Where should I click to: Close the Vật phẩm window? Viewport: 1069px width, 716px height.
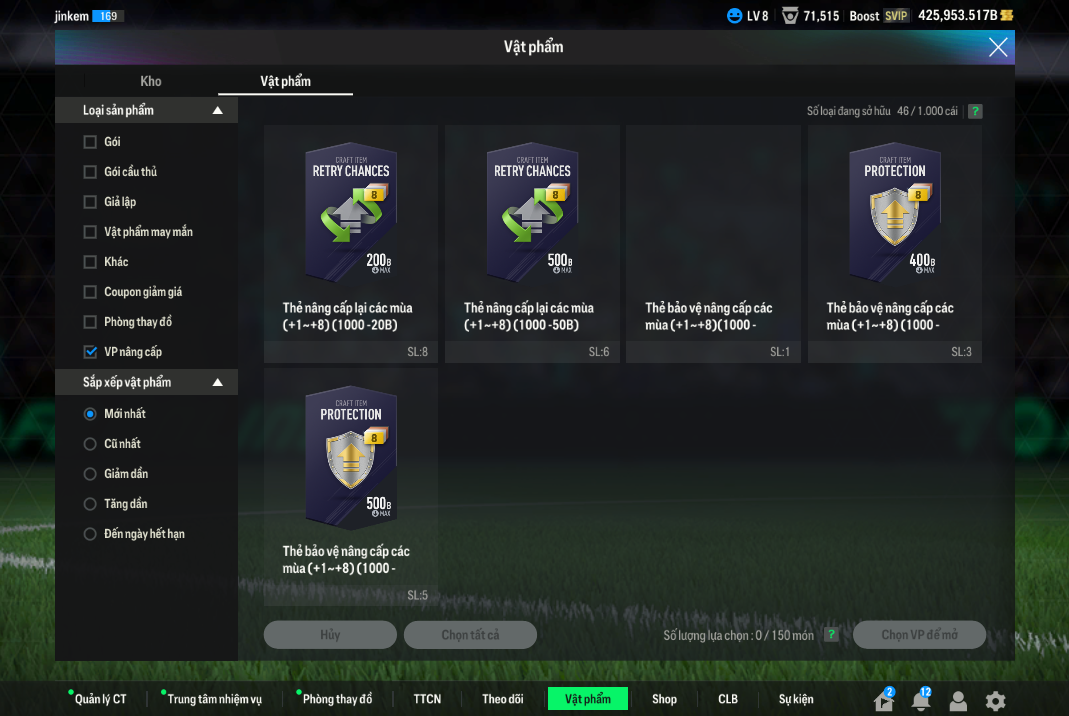pos(997,47)
